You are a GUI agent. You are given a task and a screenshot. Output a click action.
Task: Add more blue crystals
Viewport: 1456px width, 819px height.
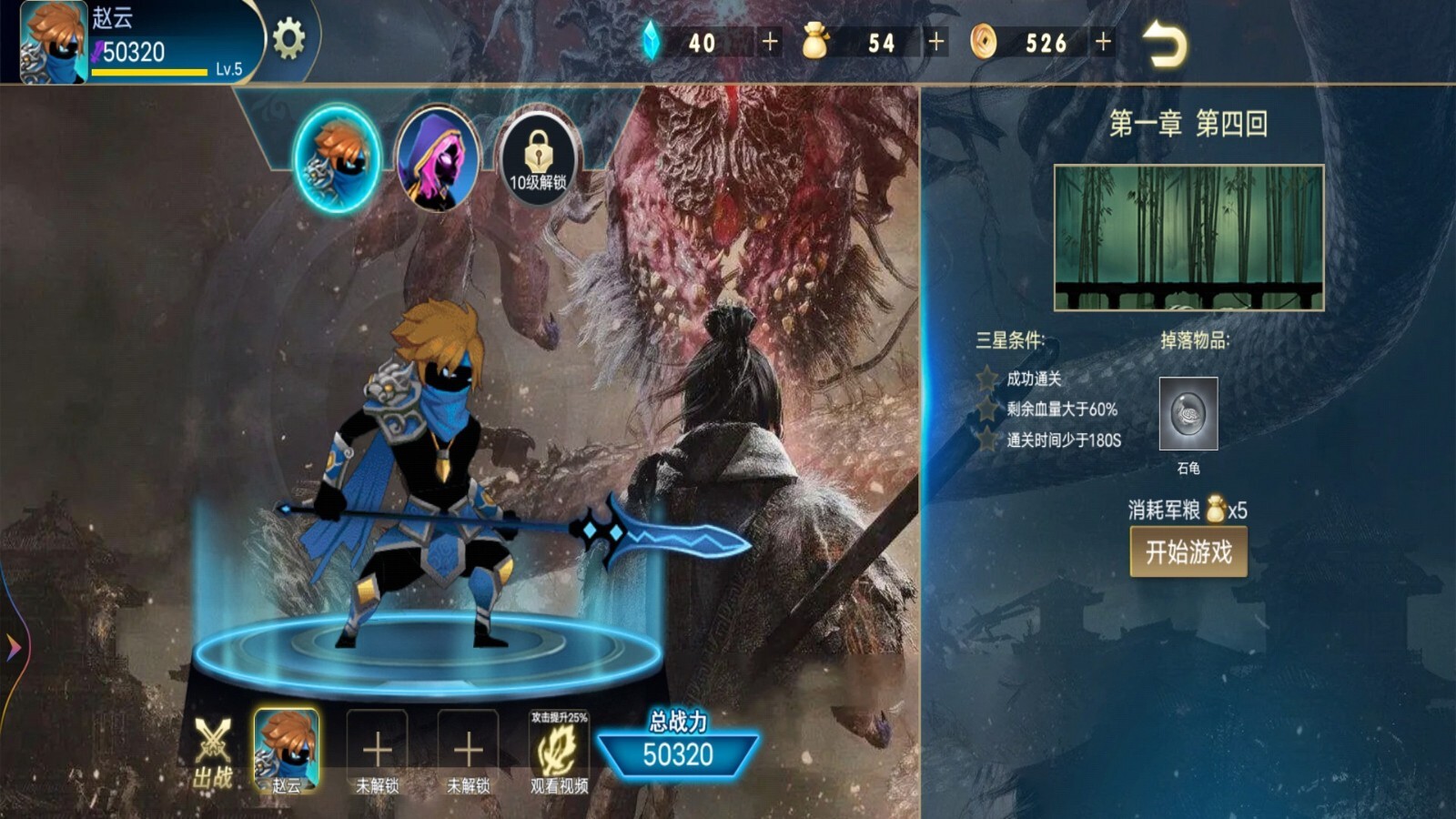pos(770,42)
